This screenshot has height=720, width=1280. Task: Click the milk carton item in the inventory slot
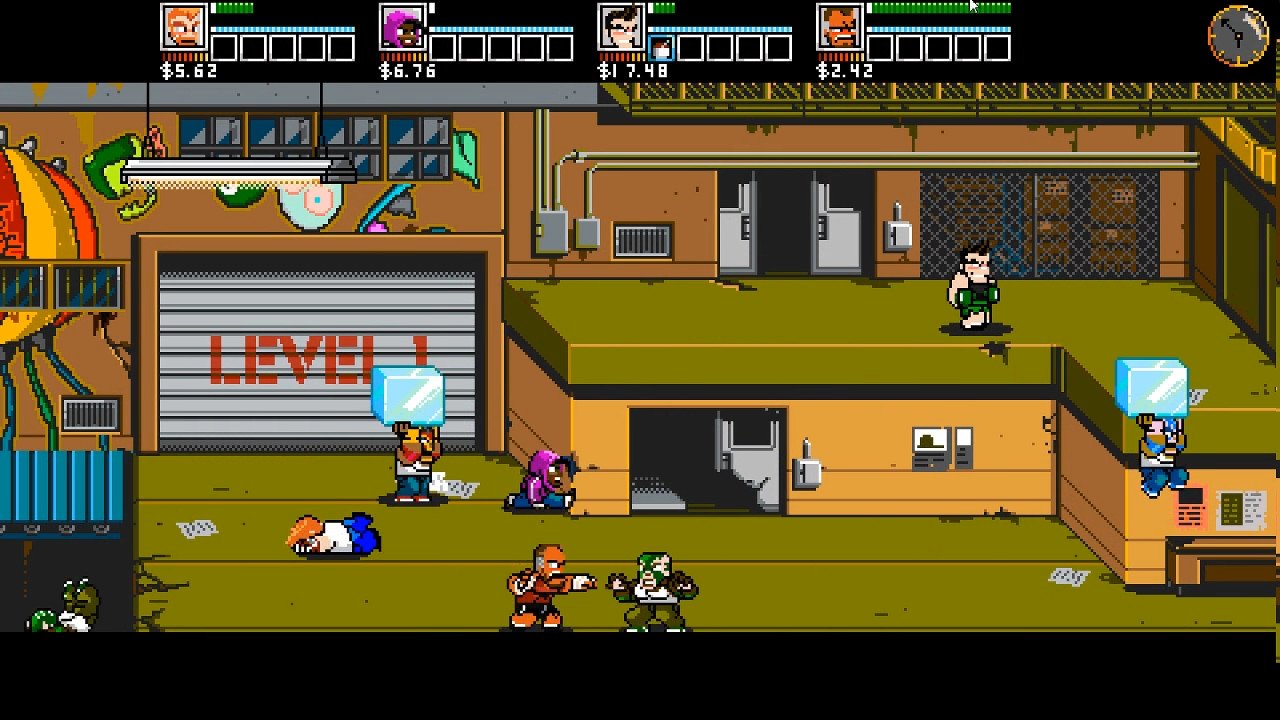click(664, 47)
